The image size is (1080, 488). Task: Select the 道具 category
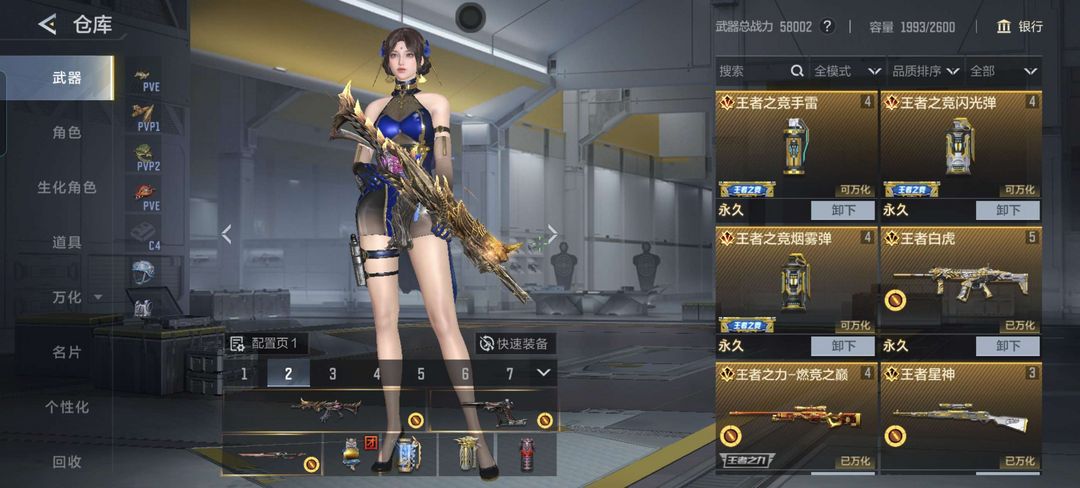coord(67,242)
